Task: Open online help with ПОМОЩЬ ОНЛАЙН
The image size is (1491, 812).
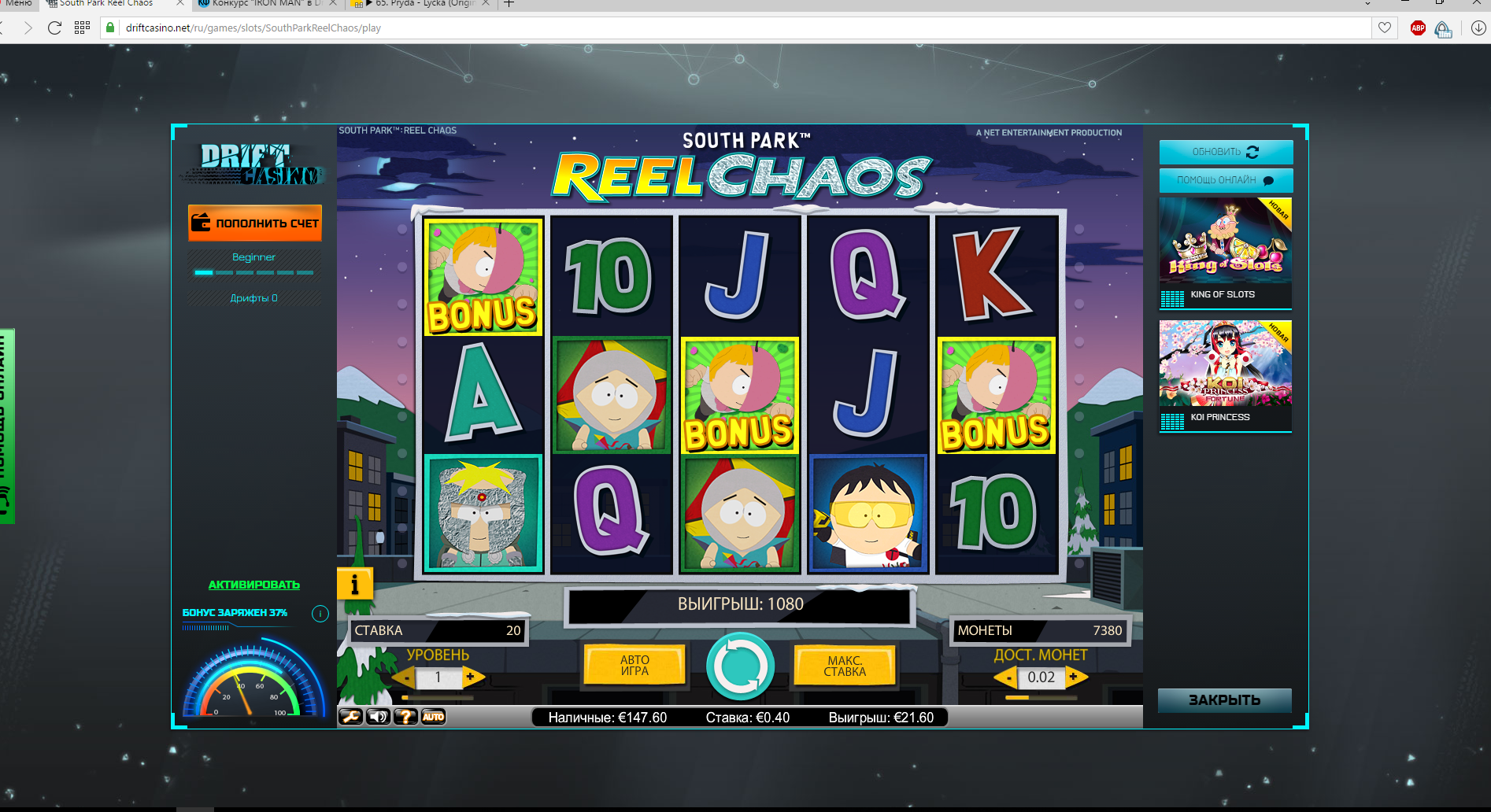Action: [1226, 180]
